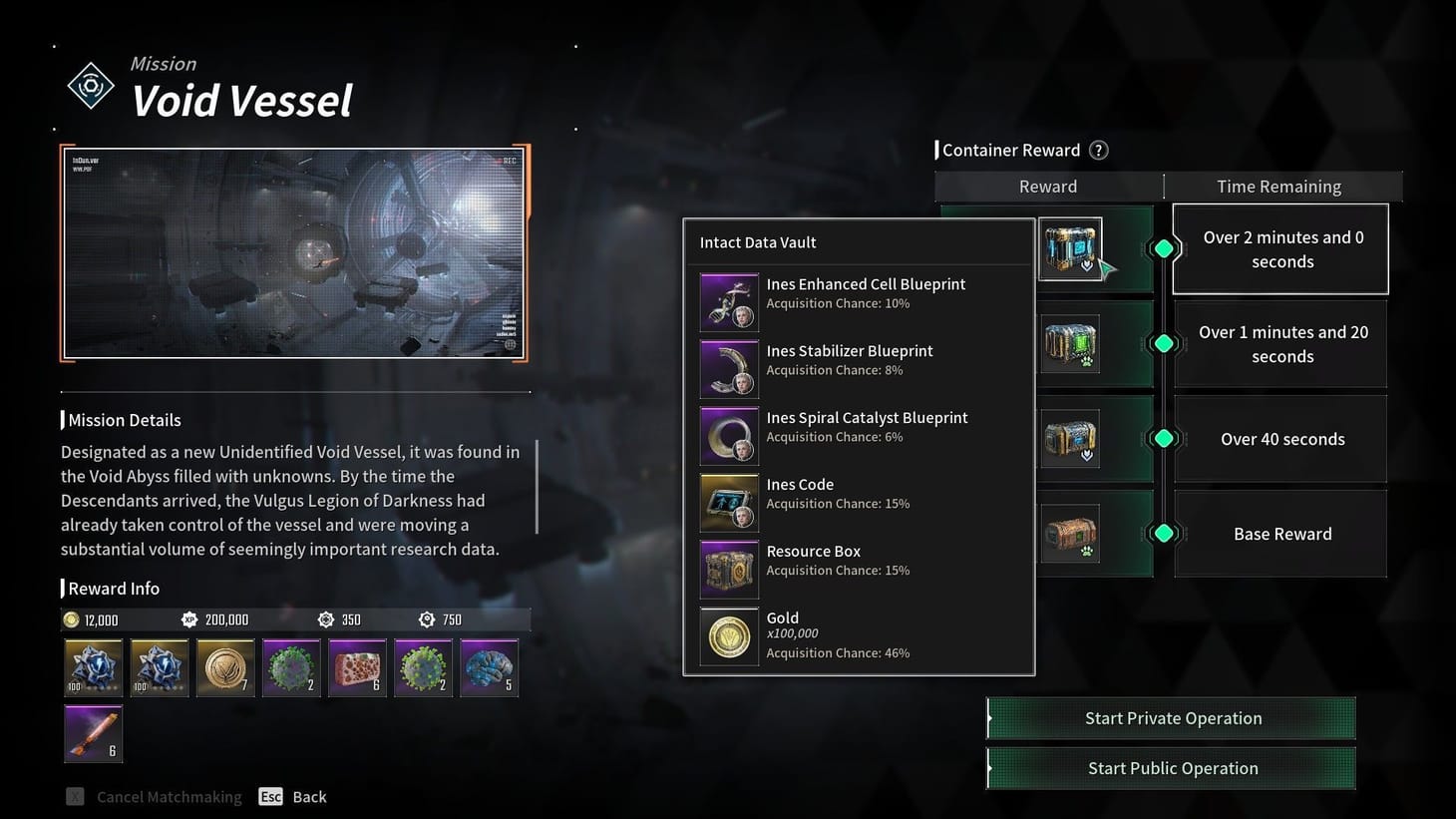Click the gold coin currency icon showing 12,000
The height and width of the screenshot is (819, 1456).
71,618
